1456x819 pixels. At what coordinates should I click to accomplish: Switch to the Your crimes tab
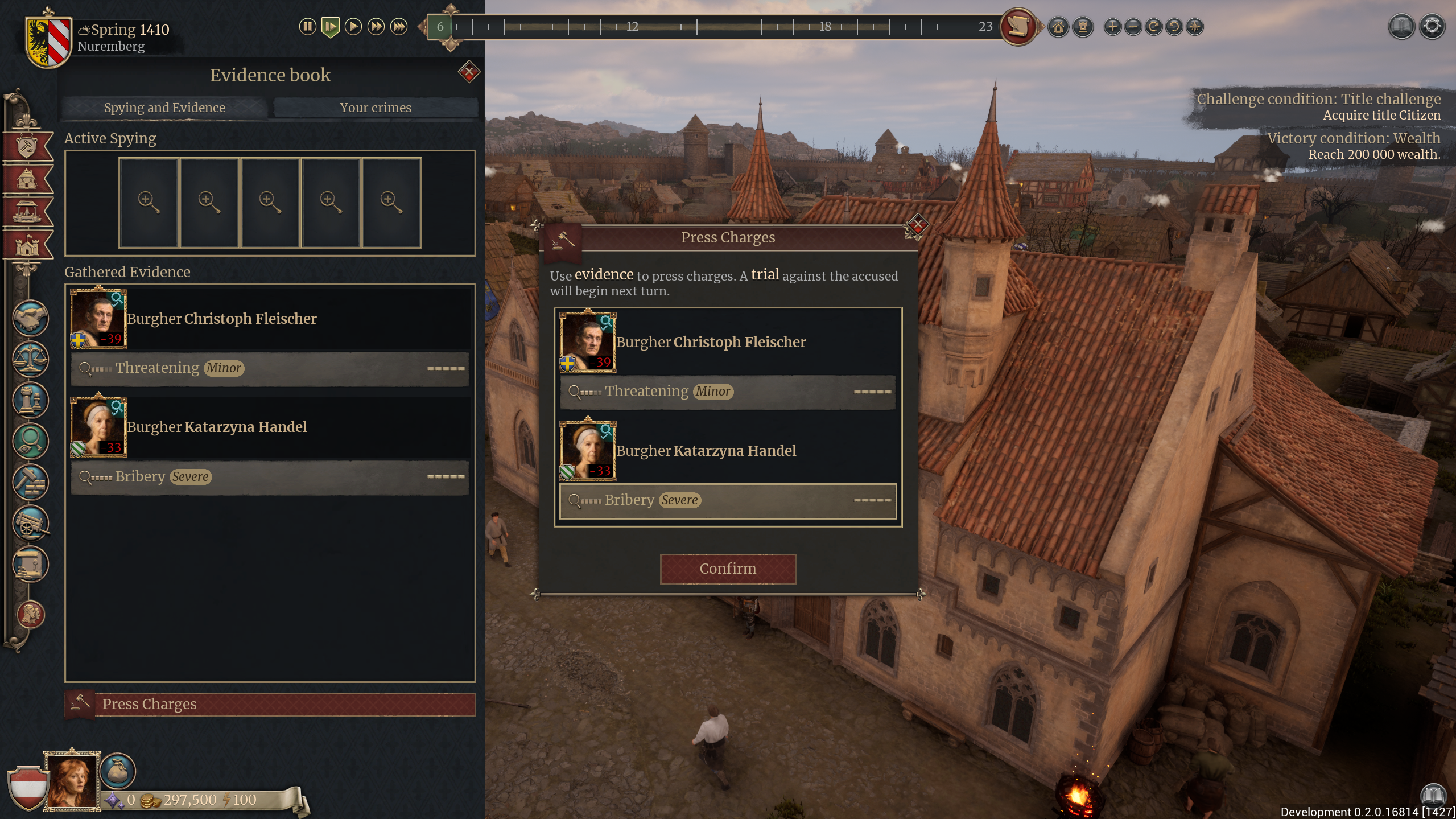376,108
